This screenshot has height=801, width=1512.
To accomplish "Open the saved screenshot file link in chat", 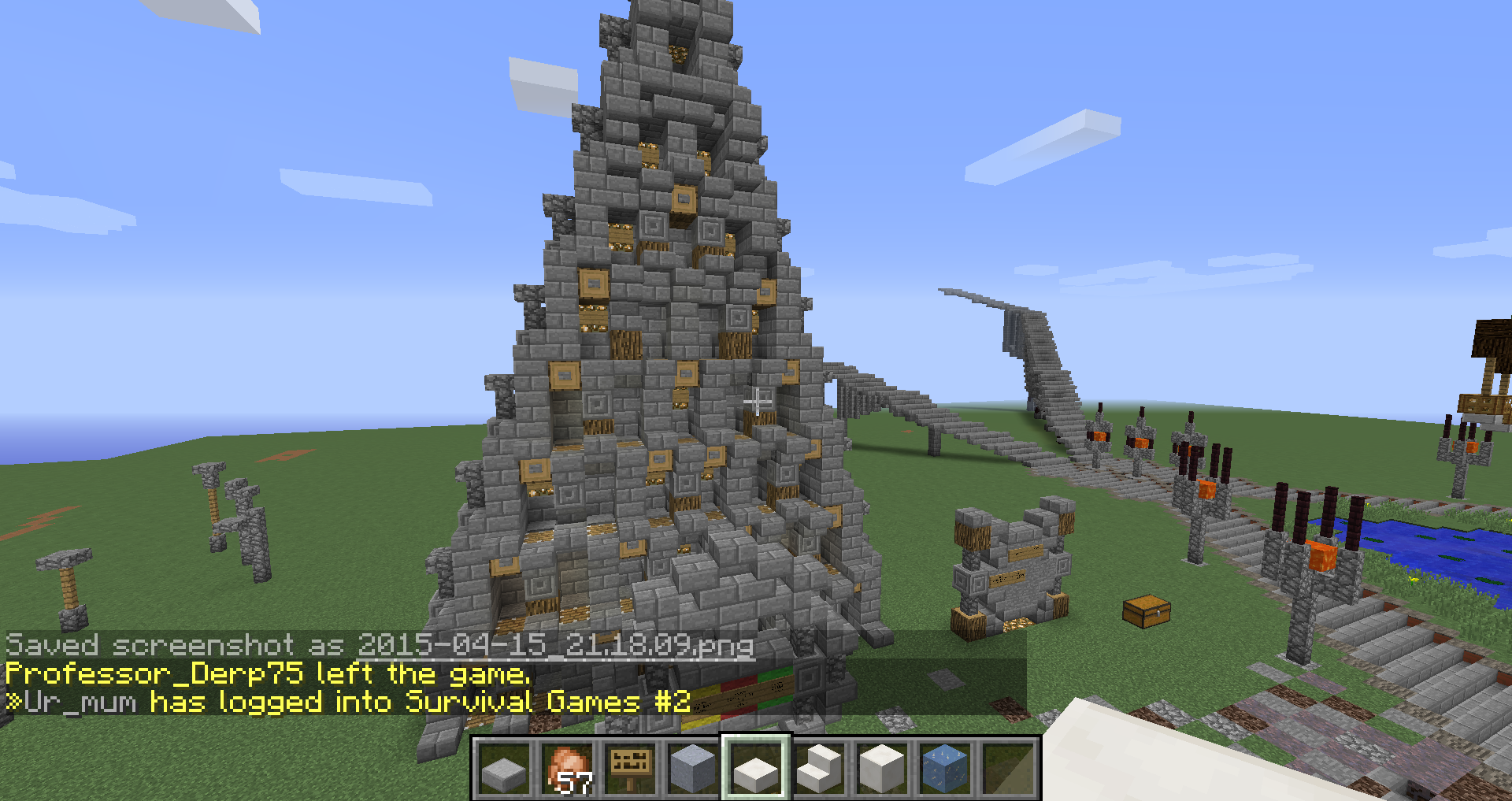I will coord(555,646).
